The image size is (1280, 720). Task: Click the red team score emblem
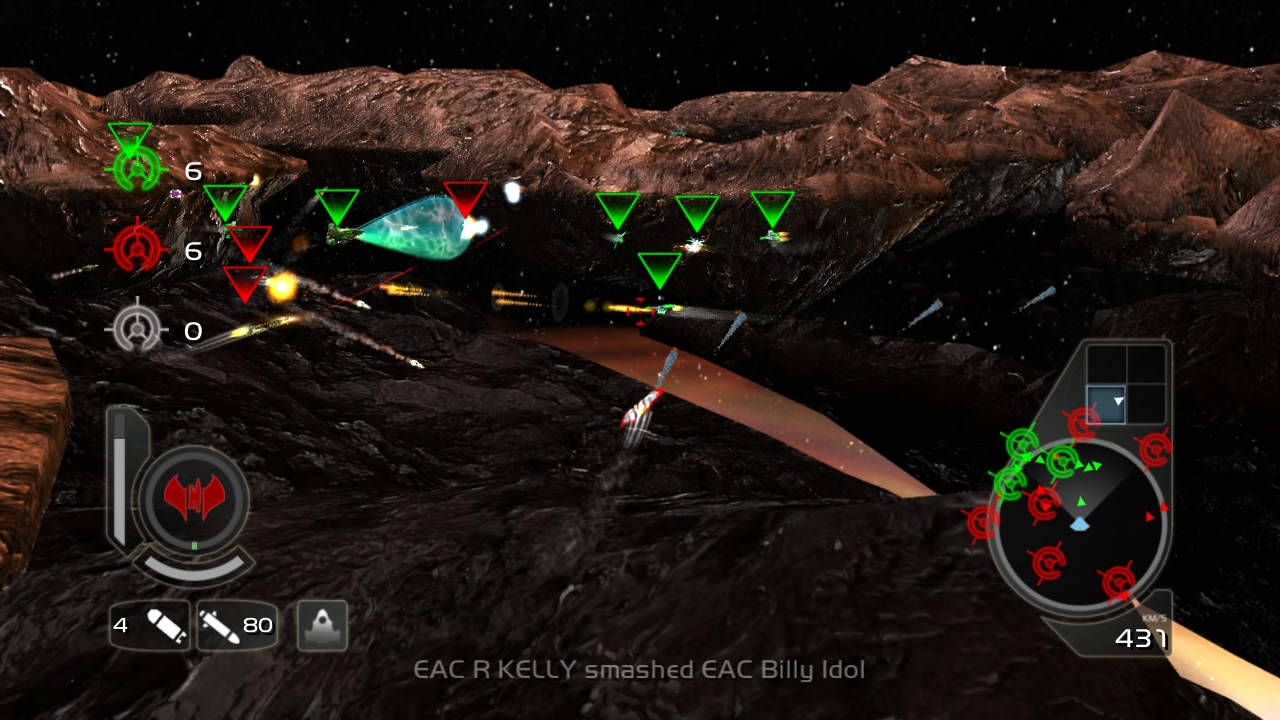point(136,248)
